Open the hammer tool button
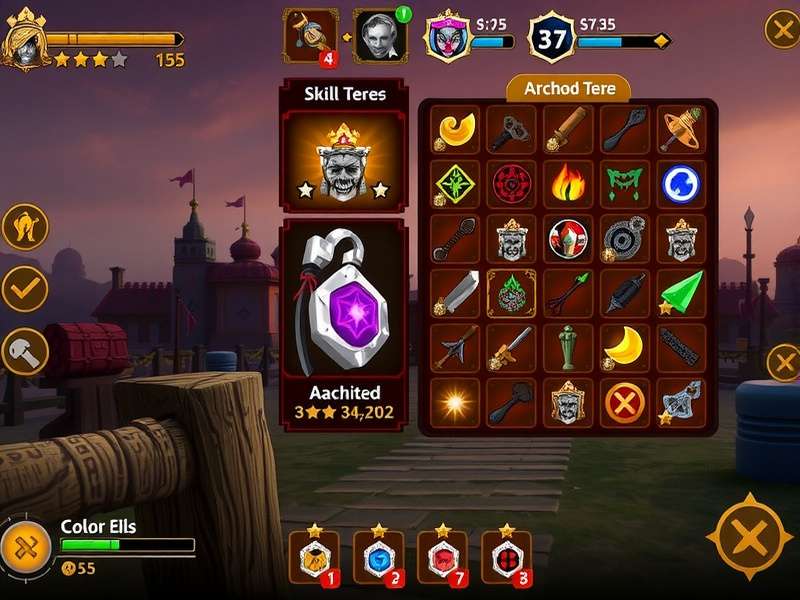The height and width of the screenshot is (600, 800). click(25, 351)
